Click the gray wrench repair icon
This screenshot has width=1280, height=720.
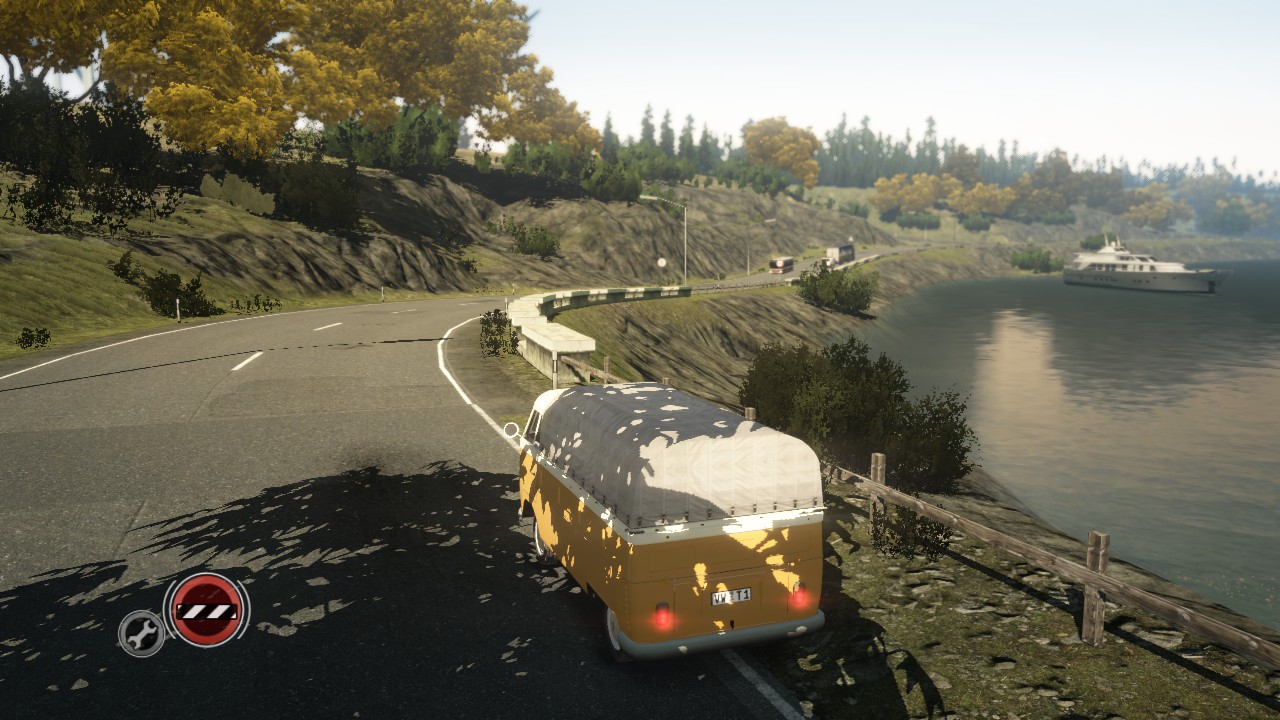click(141, 633)
